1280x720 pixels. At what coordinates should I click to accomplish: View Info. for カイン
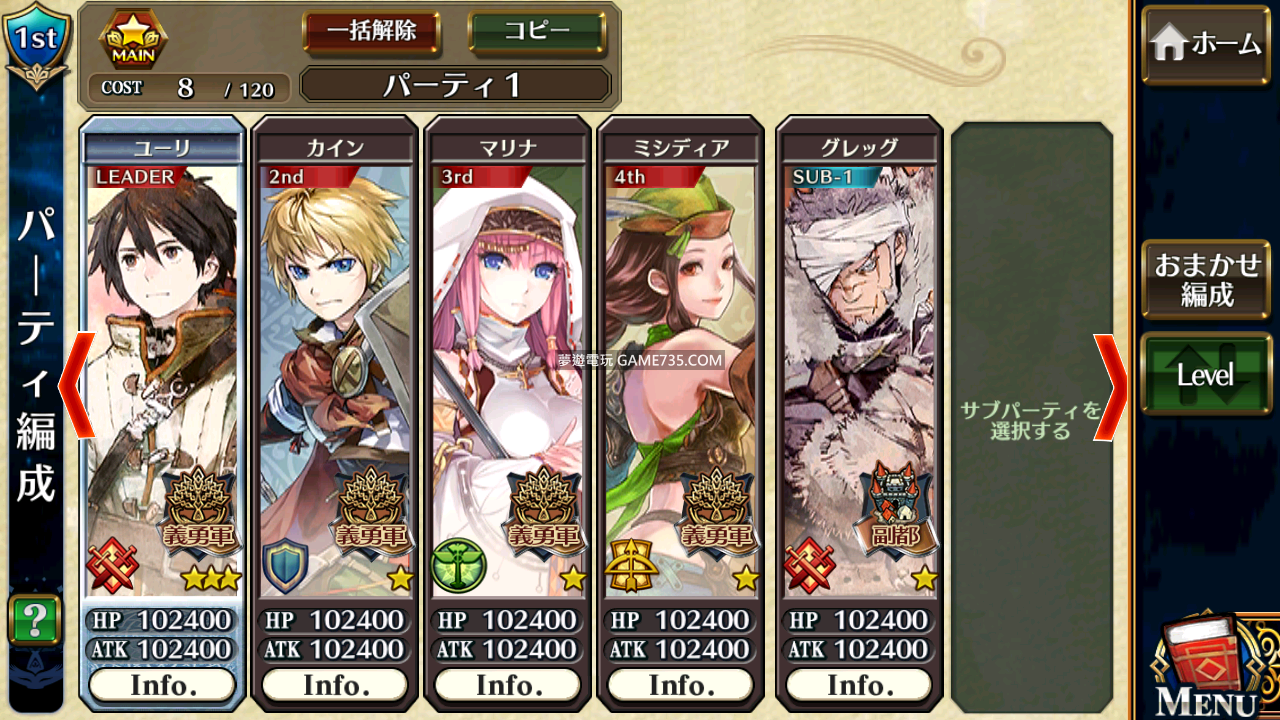tap(335, 686)
